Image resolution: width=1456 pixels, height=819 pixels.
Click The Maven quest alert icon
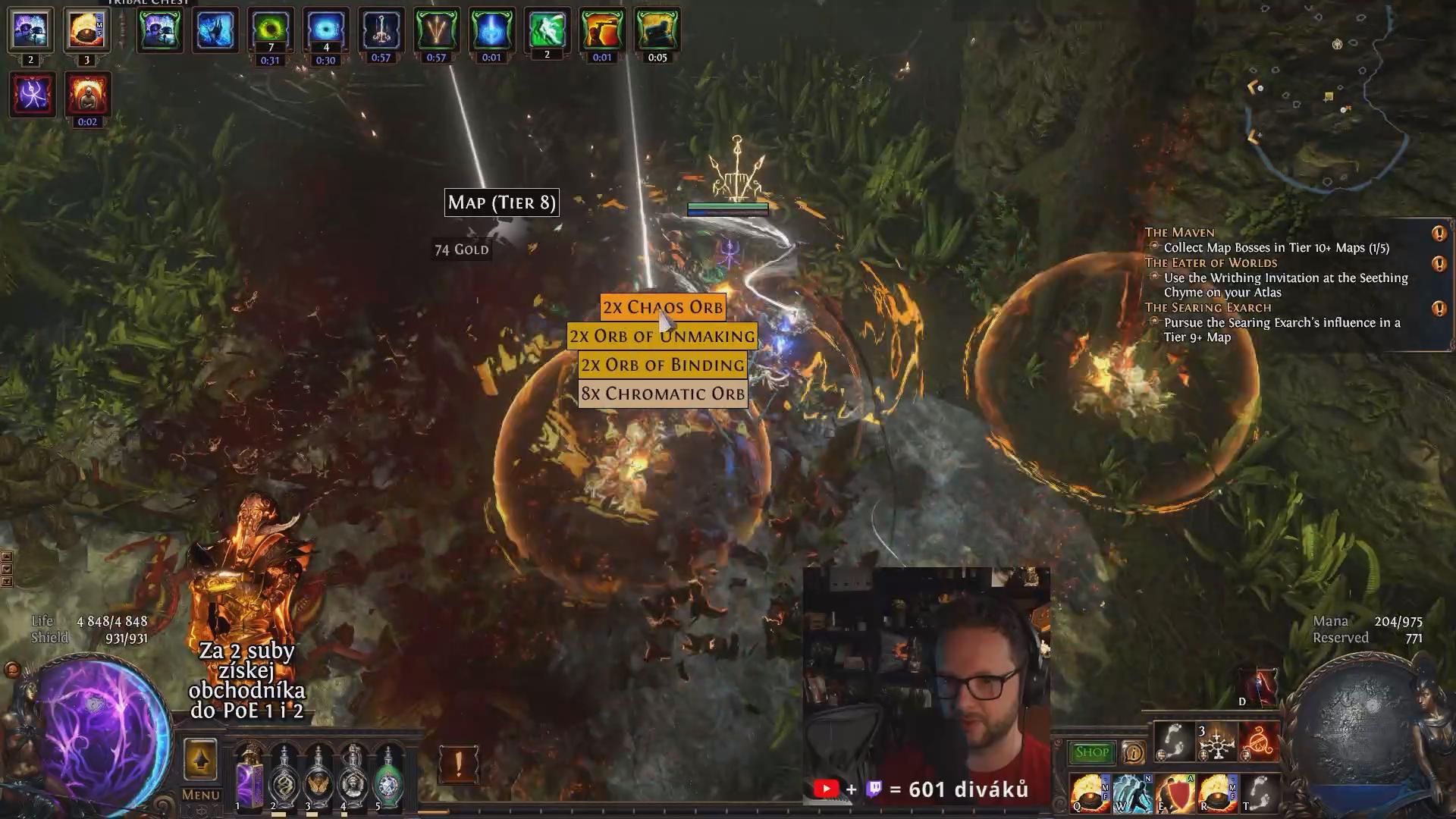click(1439, 234)
